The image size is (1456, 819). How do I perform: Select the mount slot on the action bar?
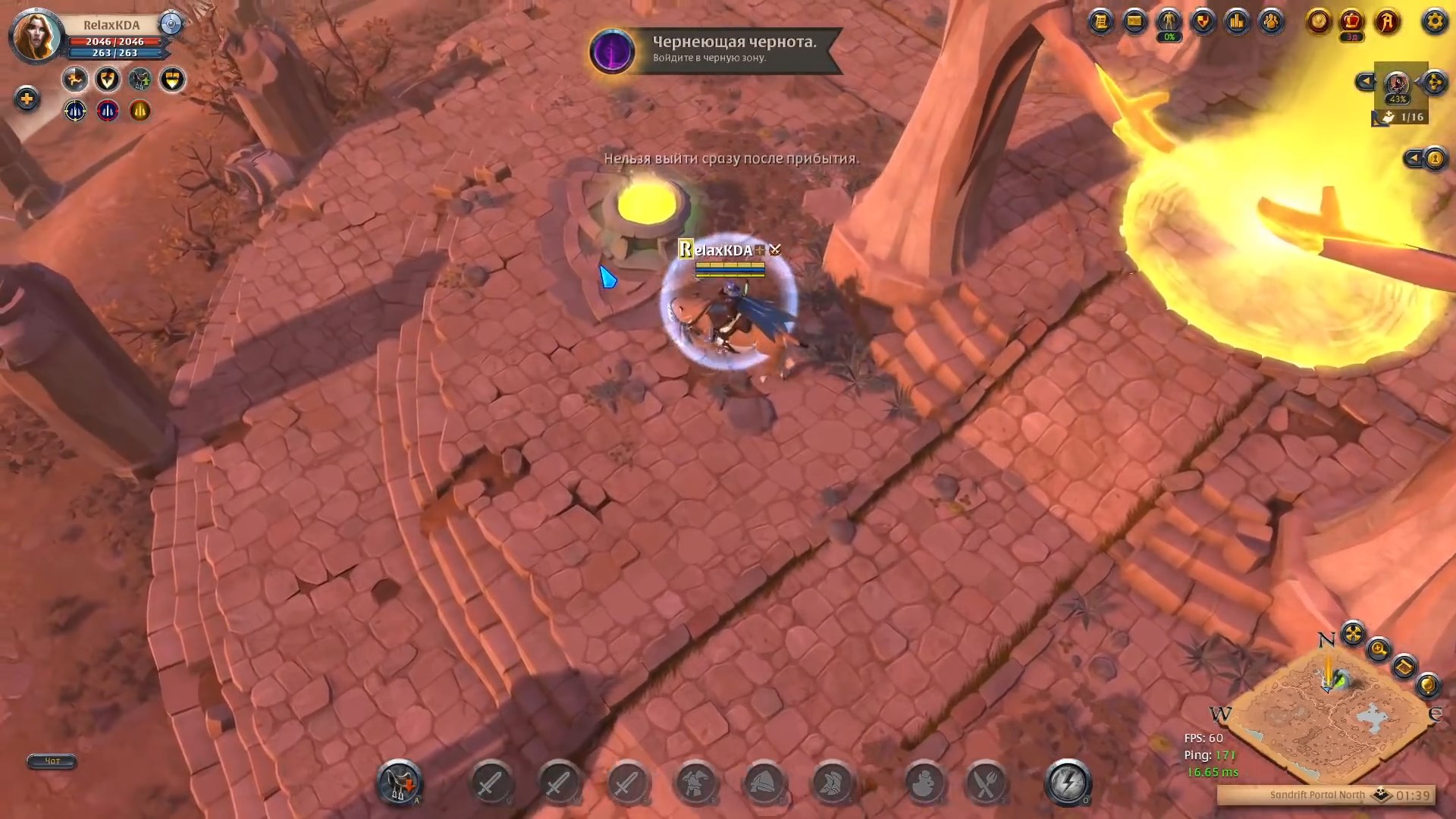(x=398, y=785)
